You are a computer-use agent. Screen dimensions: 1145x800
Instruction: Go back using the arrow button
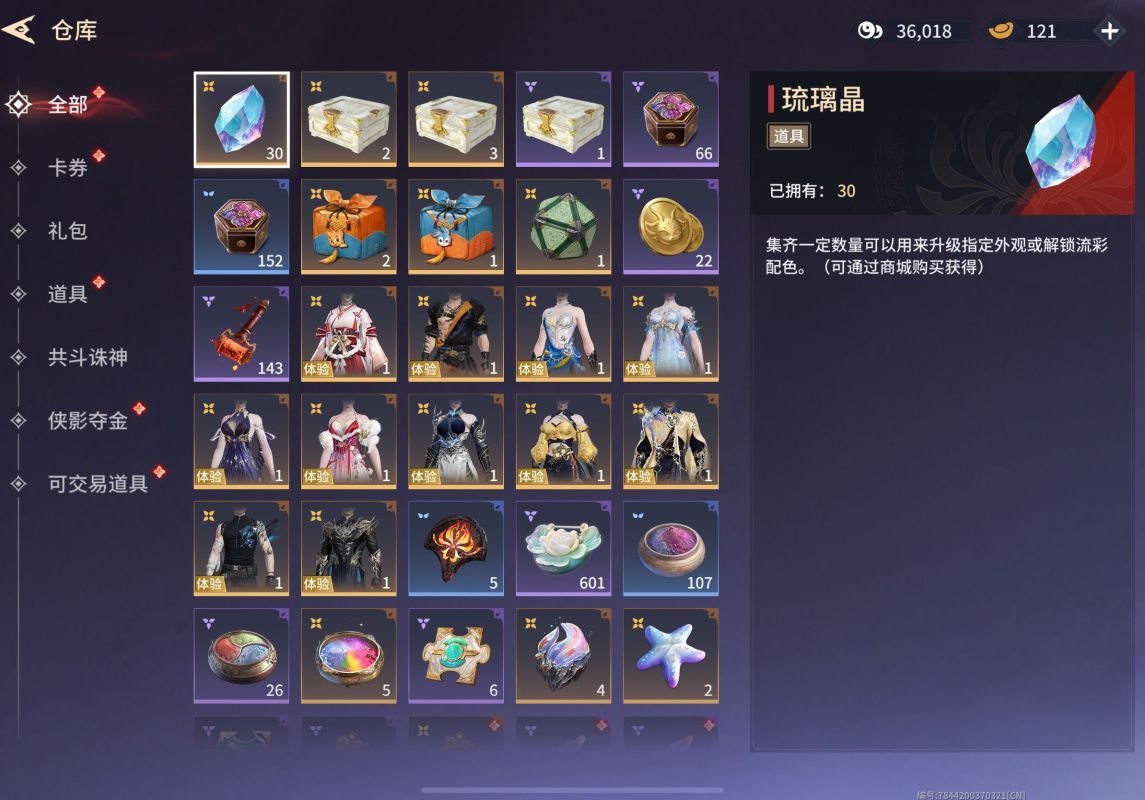pyautogui.click(x=18, y=30)
